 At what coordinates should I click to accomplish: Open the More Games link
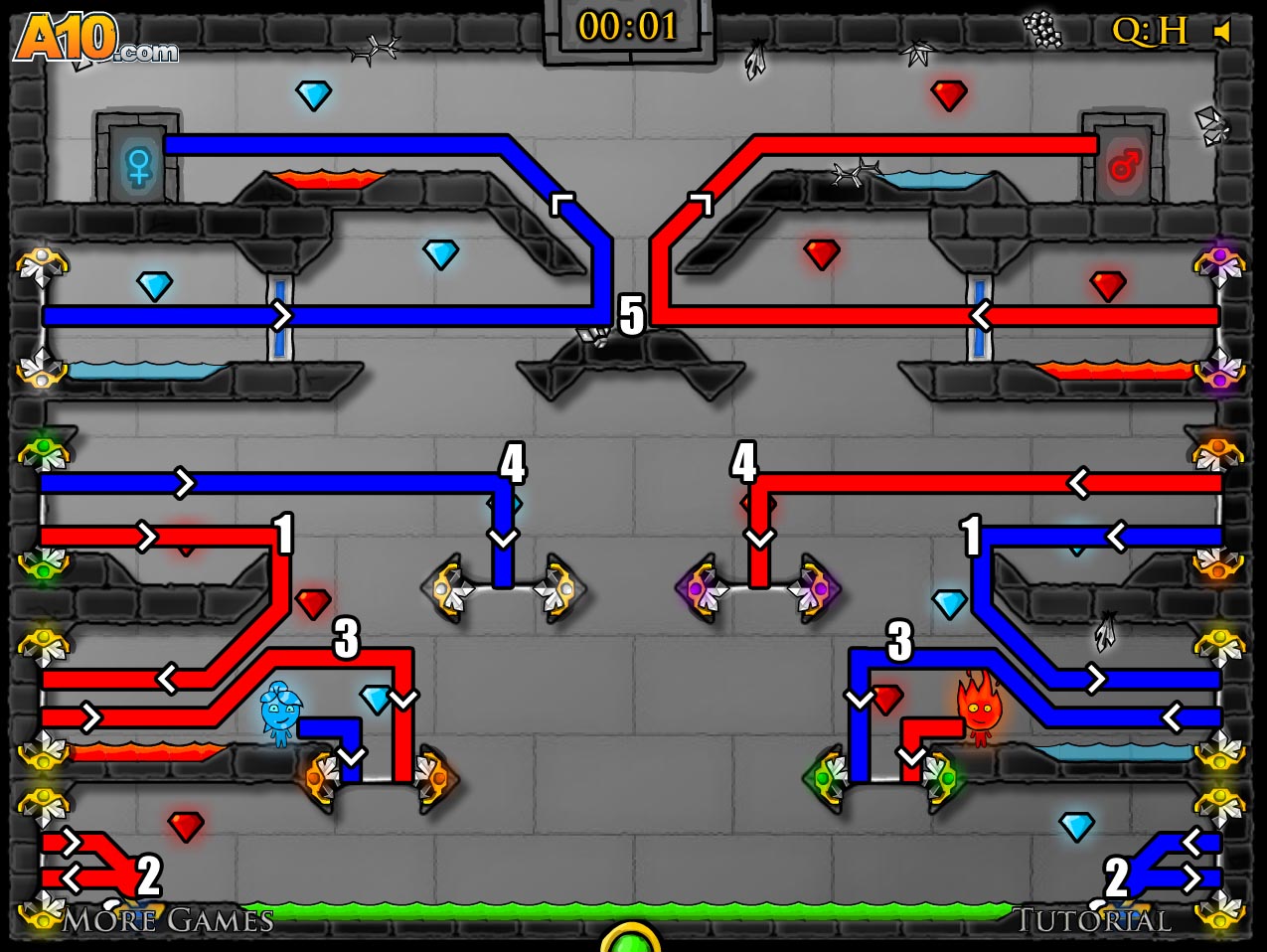coord(168,920)
